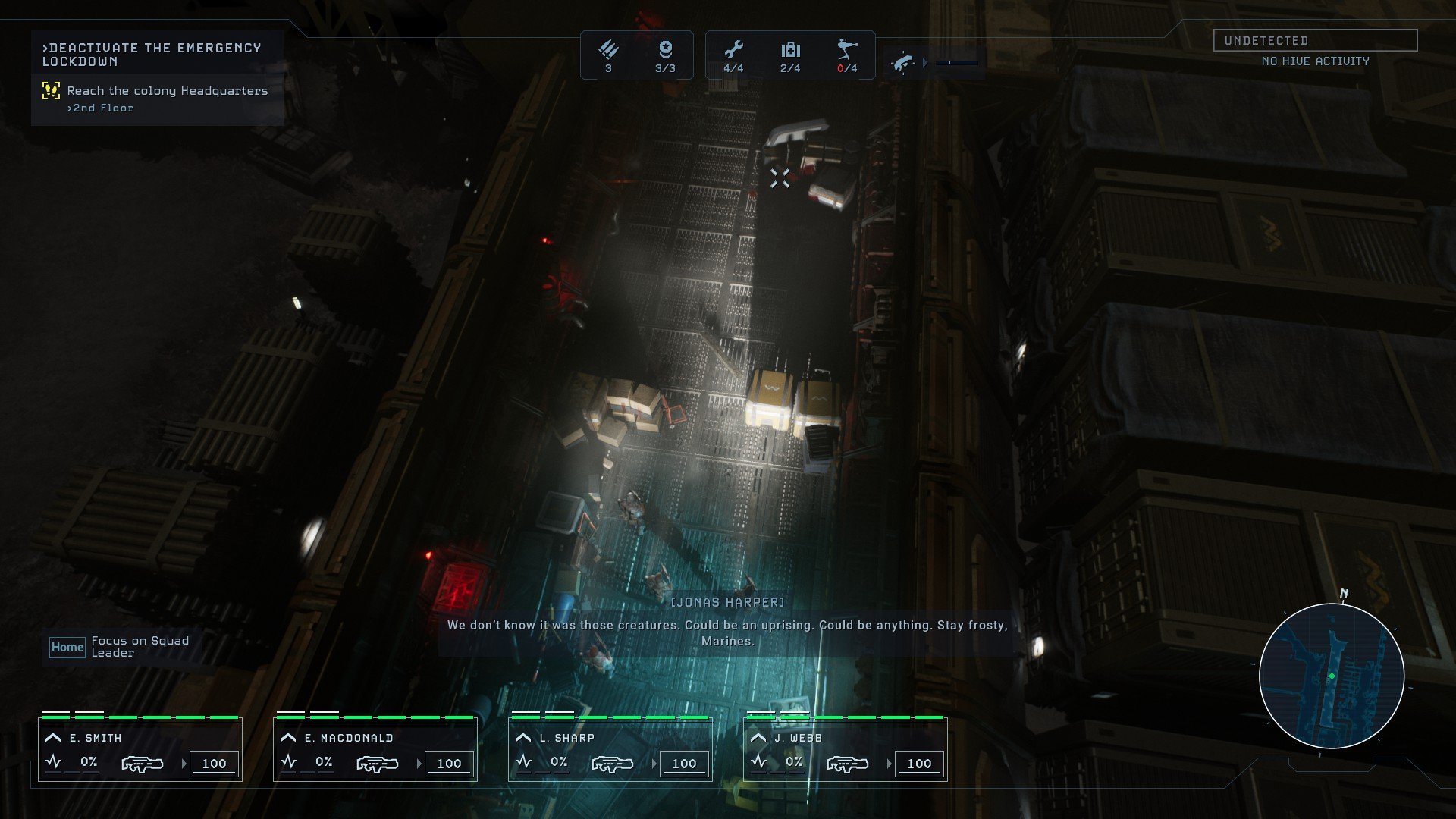Click the ammo clips supply icon
Viewport: 1456px width, 819px height.
point(608,51)
